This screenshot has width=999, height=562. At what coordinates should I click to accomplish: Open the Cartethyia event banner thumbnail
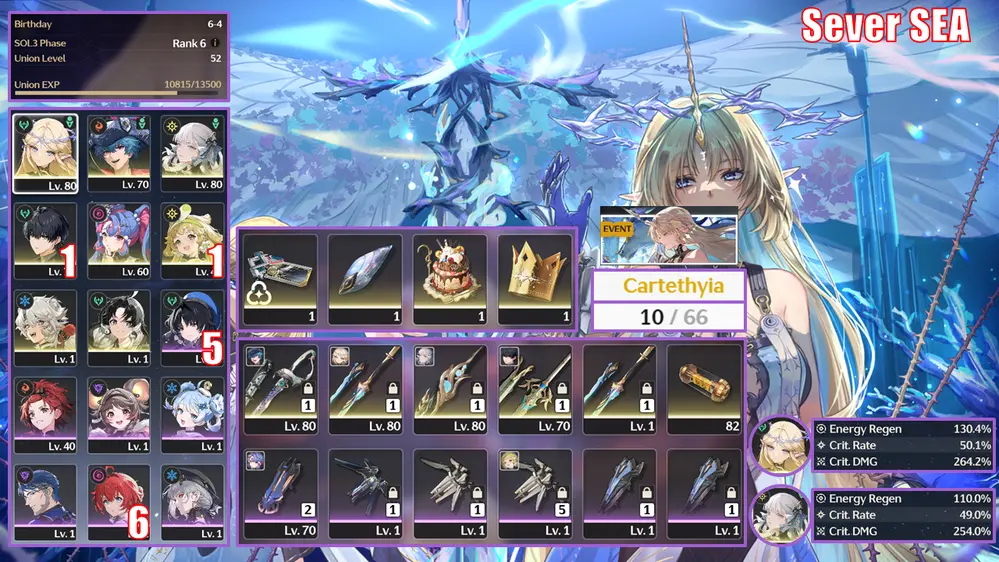pos(668,237)
